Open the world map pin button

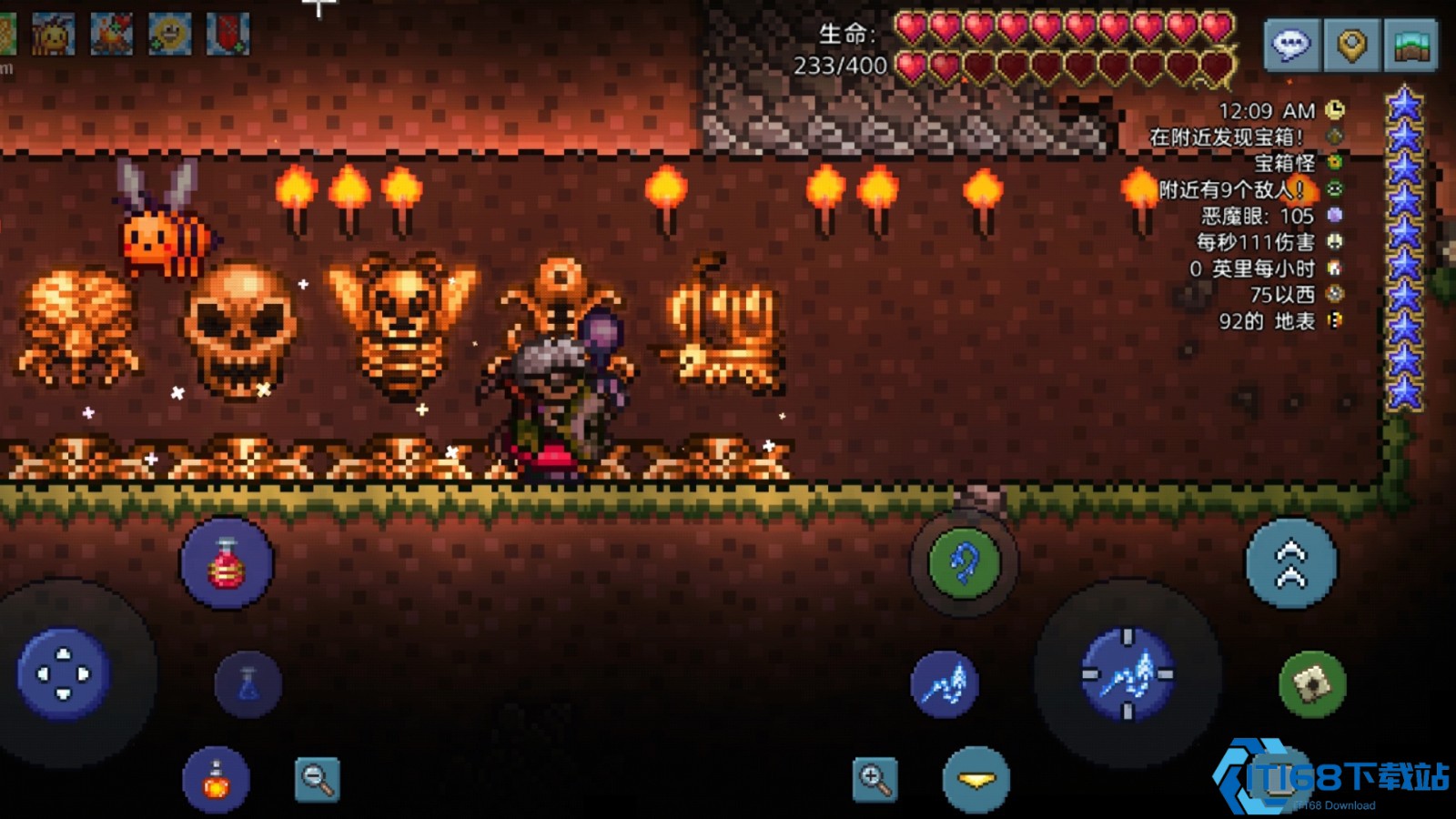pyautogui.click(x=1351, y=44)
